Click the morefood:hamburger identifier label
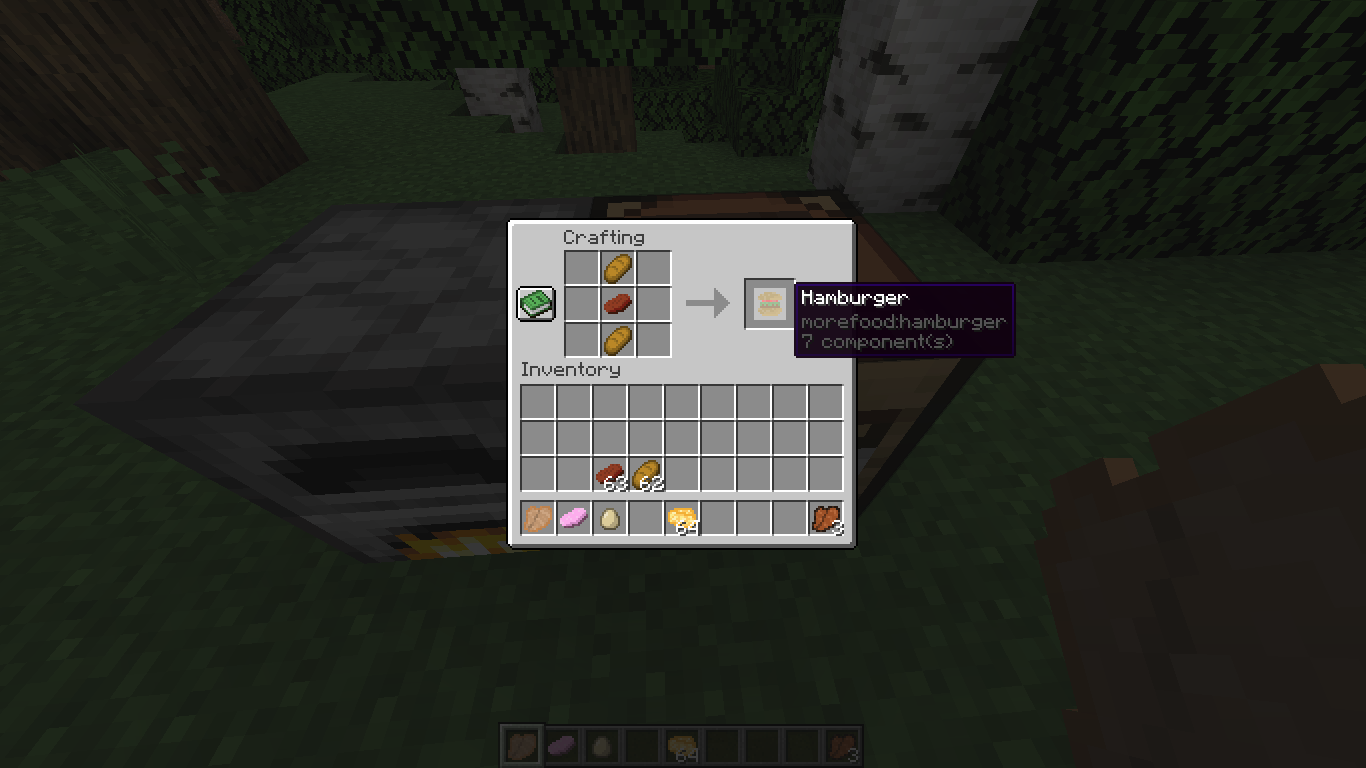 click(902, 321)
